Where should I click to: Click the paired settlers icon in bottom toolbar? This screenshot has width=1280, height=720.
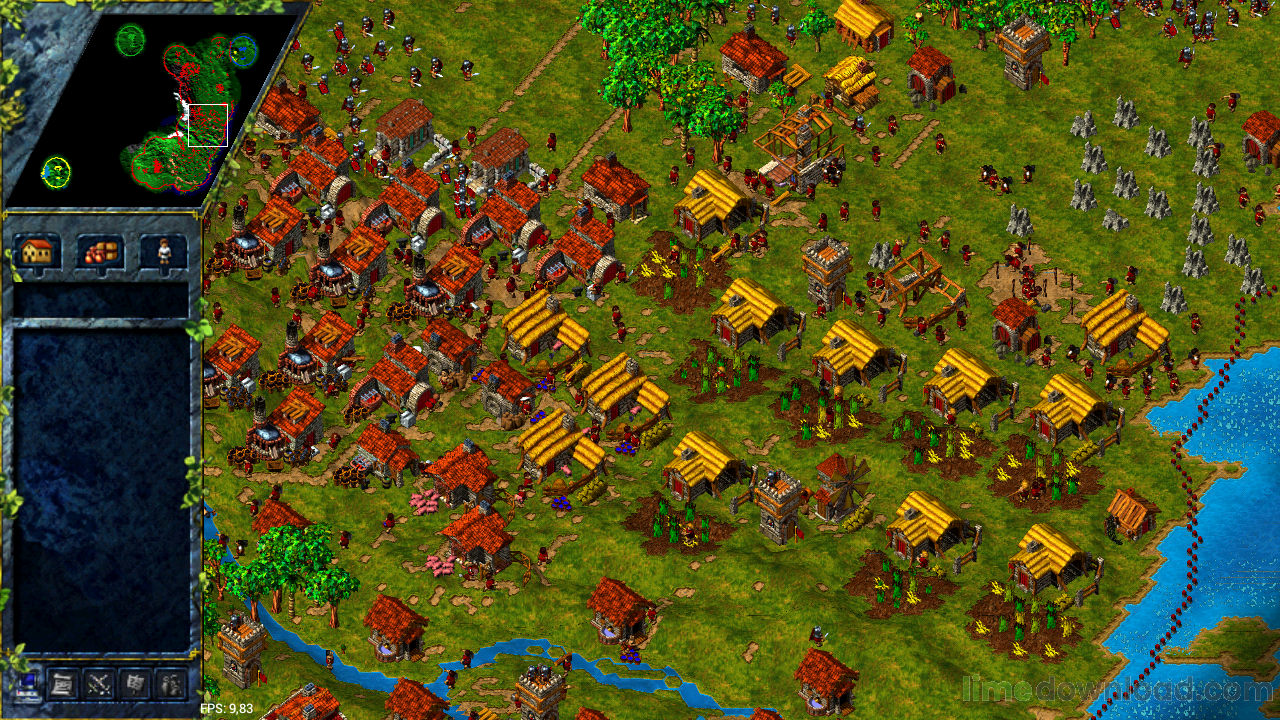168,685
